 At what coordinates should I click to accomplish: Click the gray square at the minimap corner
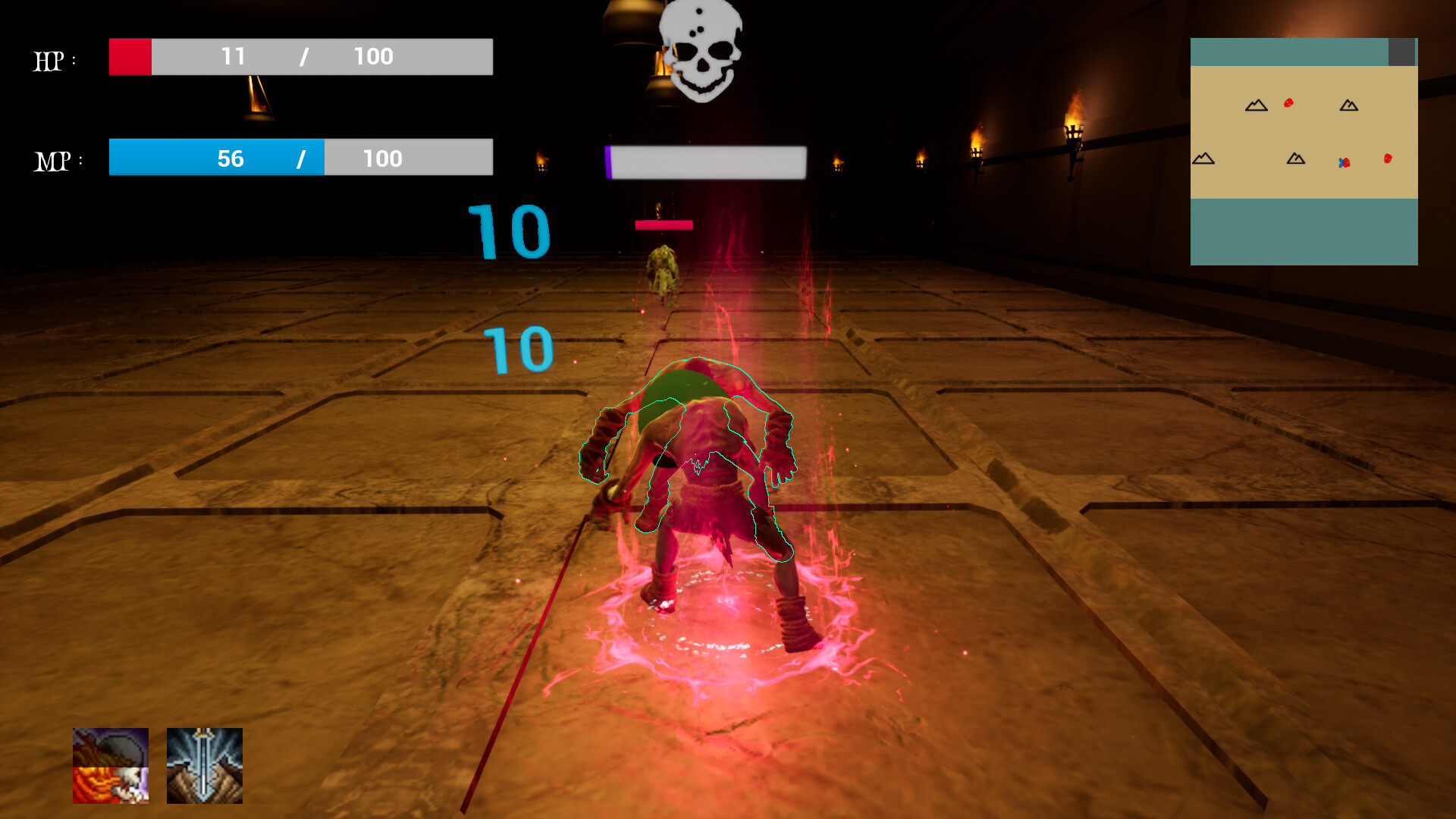pos(1401,52)
